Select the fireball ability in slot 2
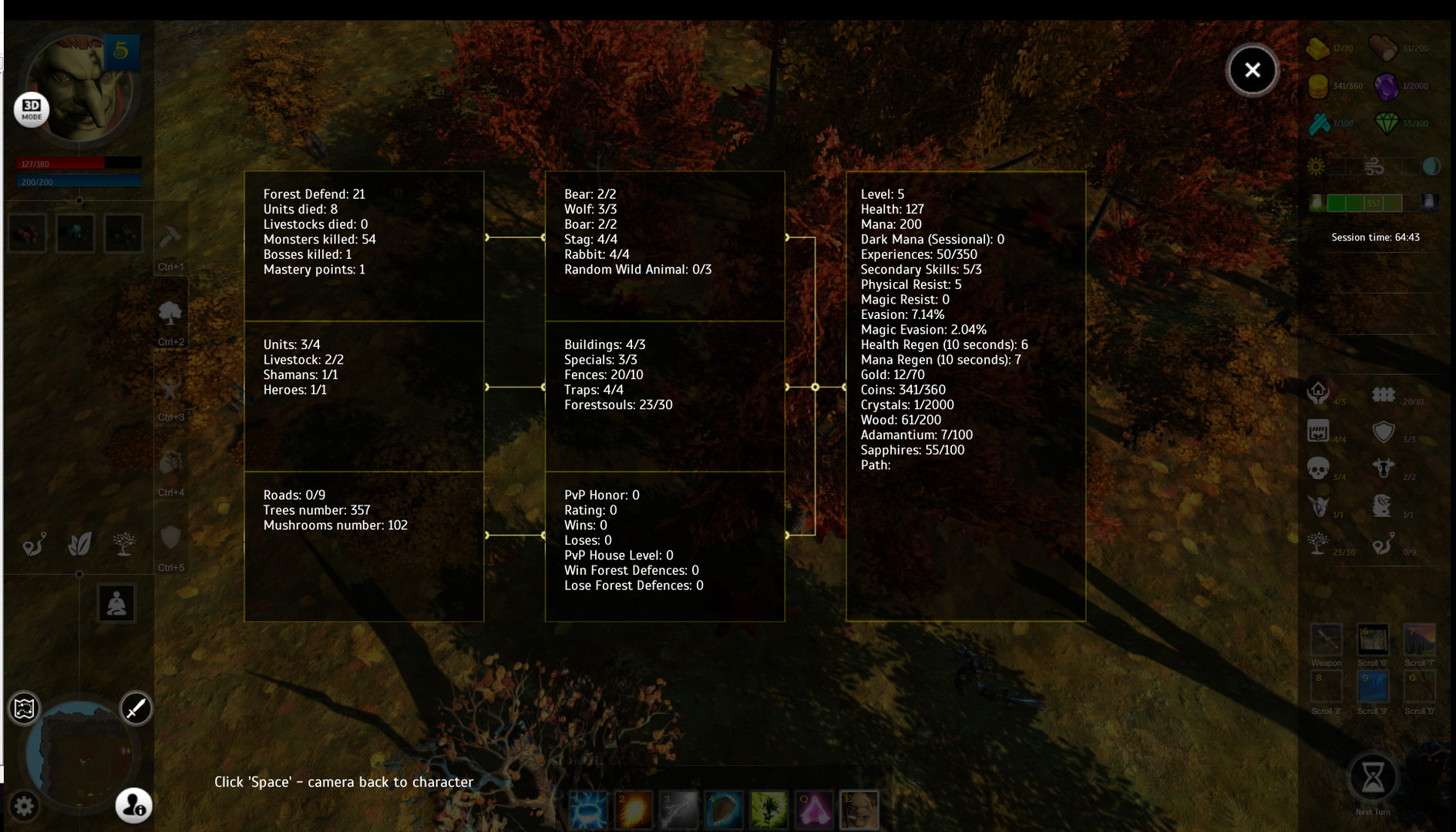Image resolution: width=1456 pixels, height=832 pixels. tap(634, 809)
